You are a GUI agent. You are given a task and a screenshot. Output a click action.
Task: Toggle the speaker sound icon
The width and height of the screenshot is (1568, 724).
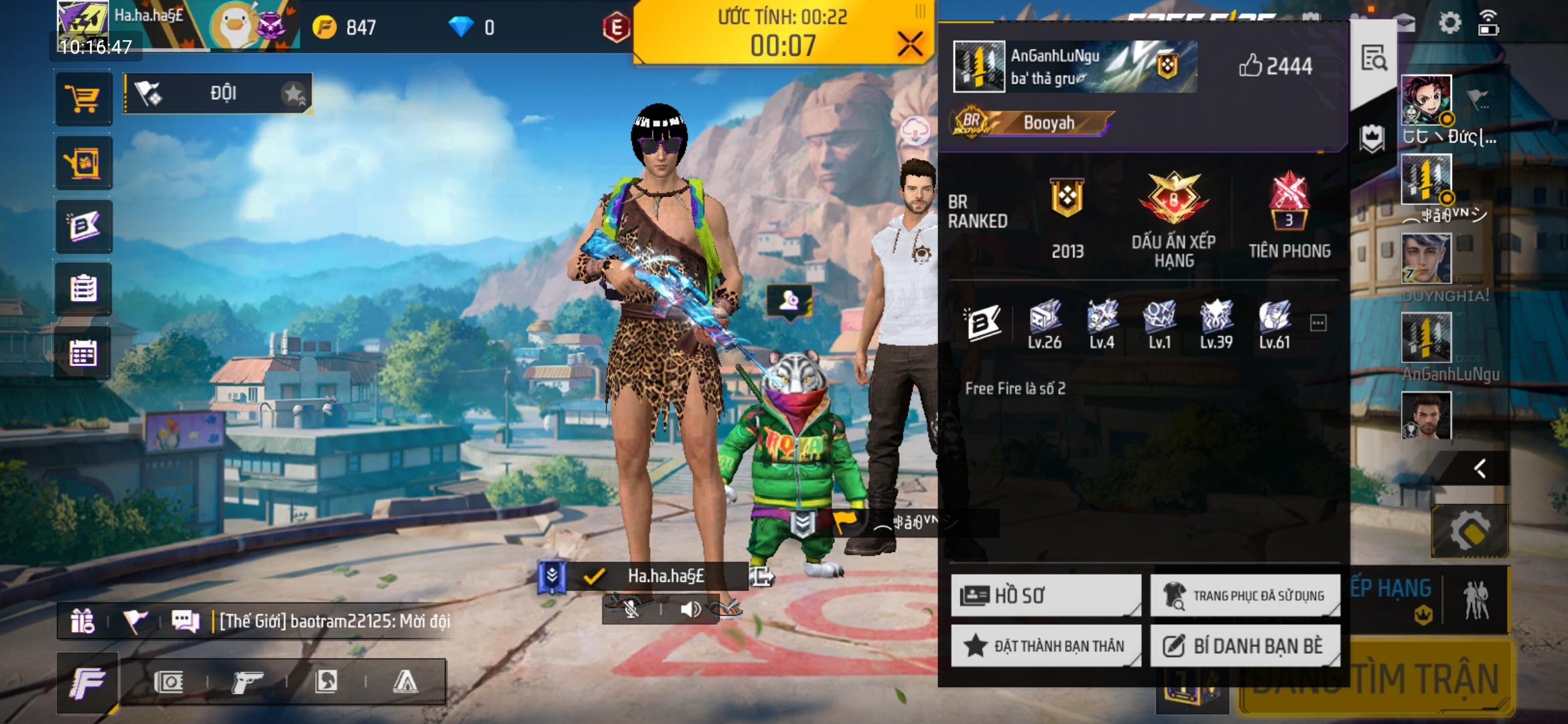click(690, 609)
